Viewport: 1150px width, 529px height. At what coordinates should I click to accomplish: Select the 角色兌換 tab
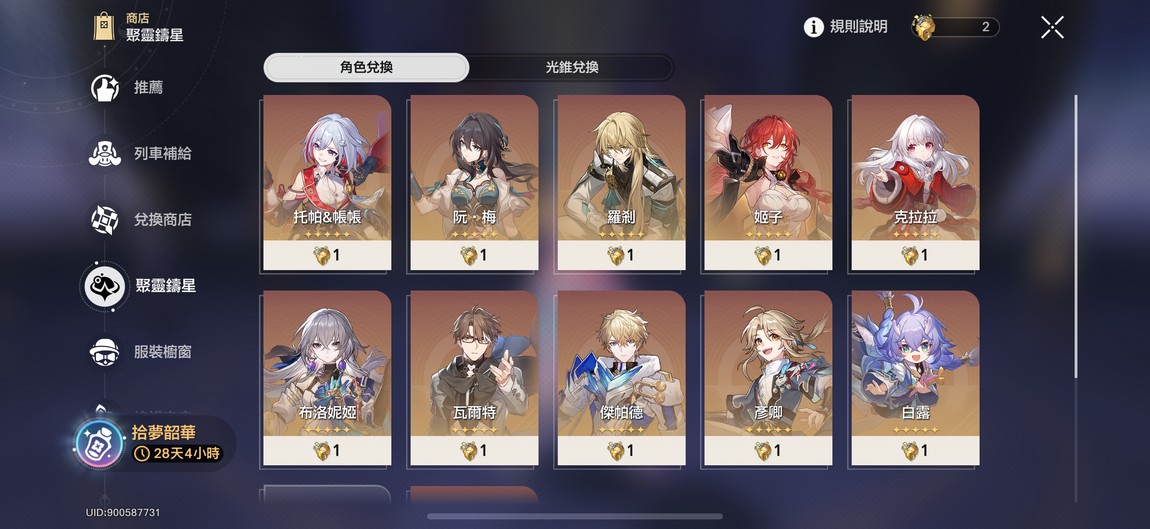point(366,68)
